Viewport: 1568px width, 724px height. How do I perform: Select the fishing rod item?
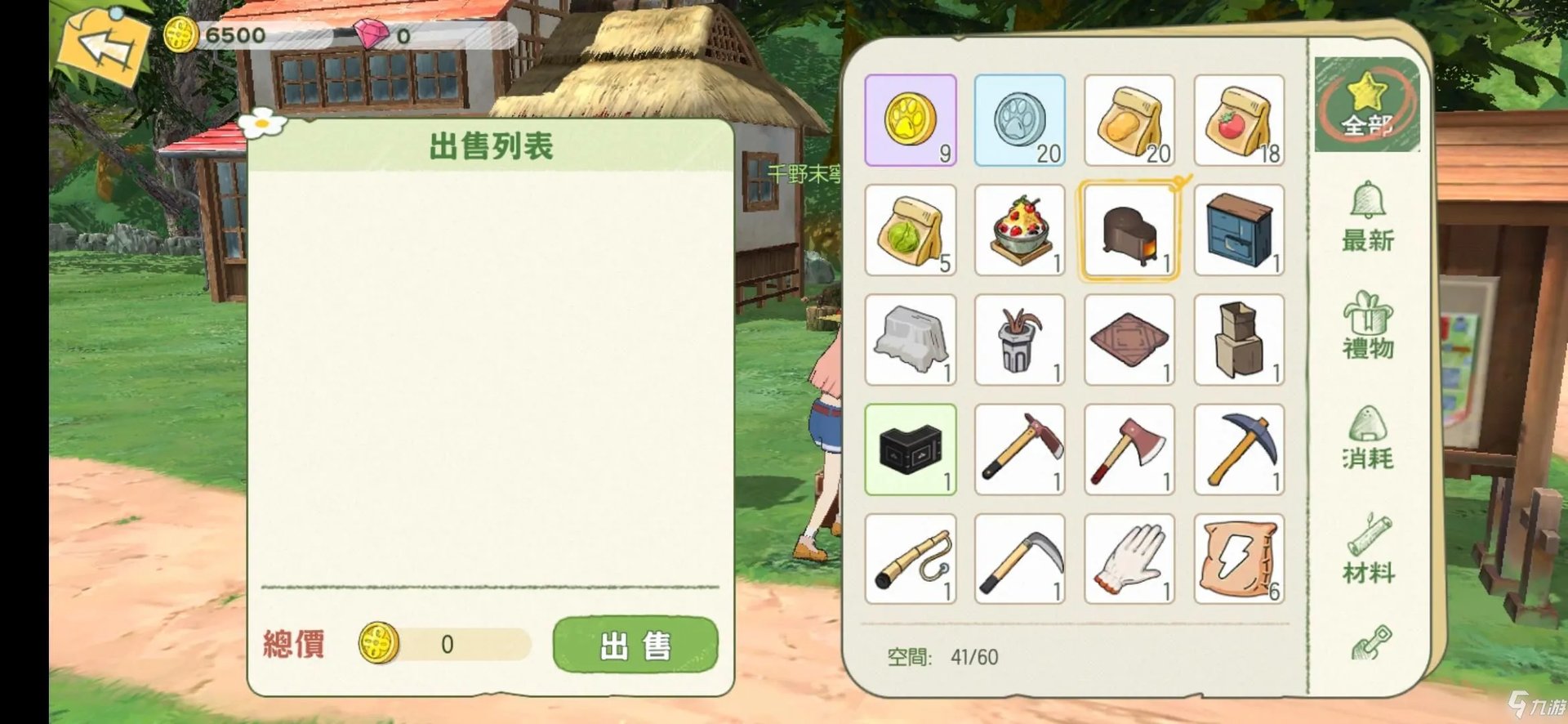pos(910,559)
